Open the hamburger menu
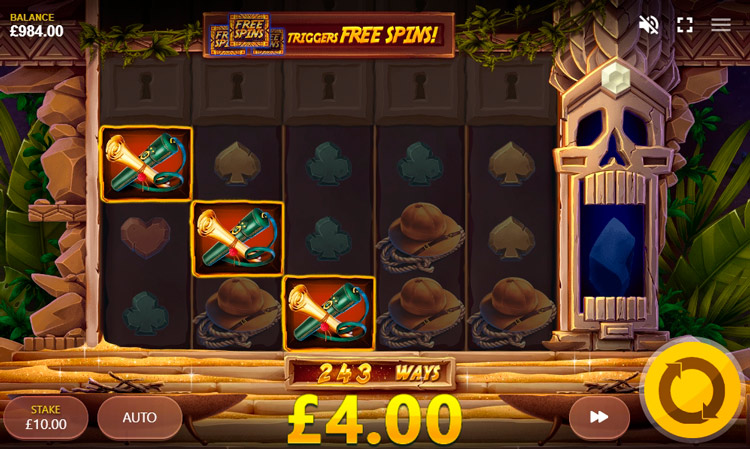Screen dimensions: 750x449 pos(721,25)
